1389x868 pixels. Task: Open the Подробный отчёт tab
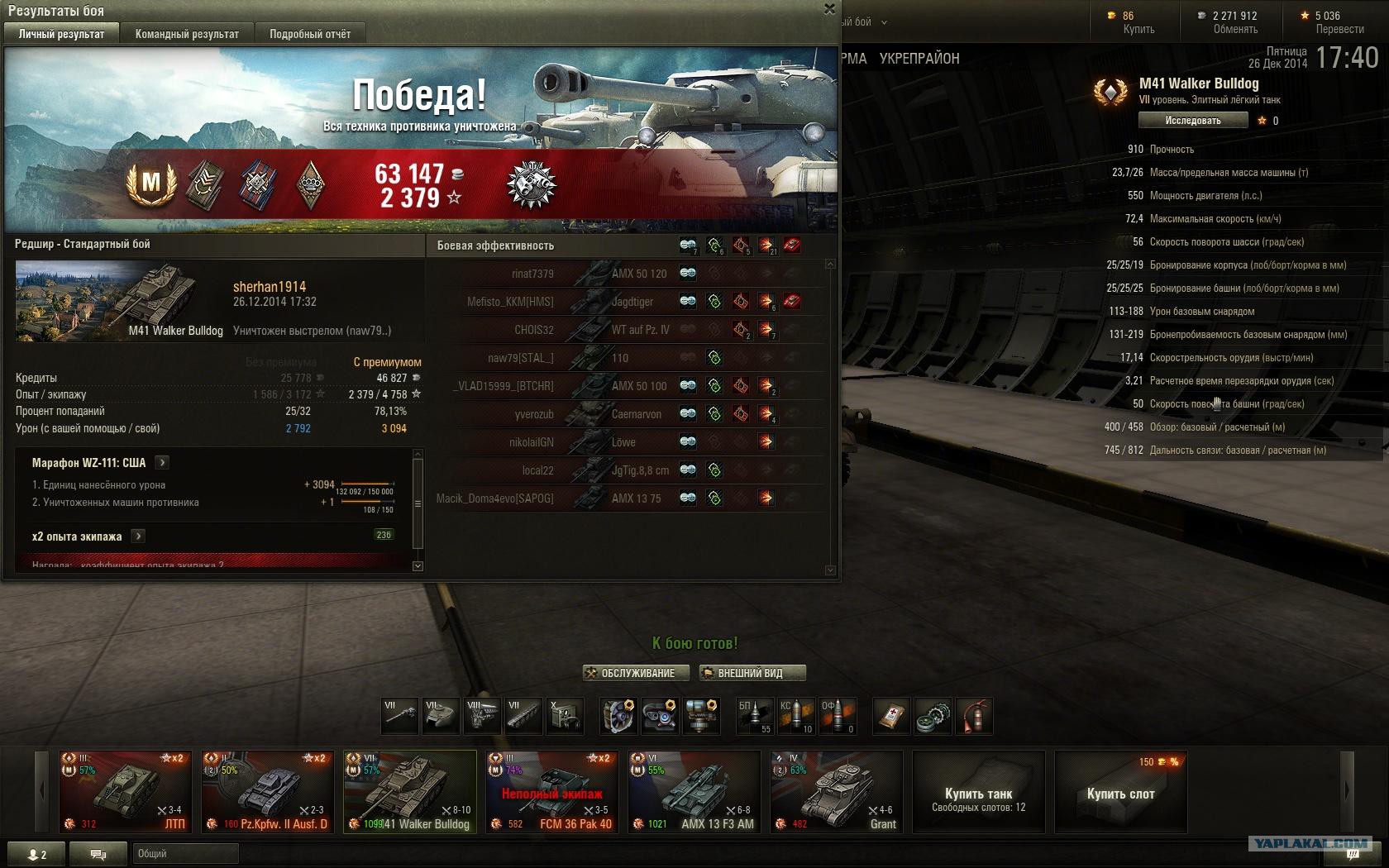click(310, 34)
